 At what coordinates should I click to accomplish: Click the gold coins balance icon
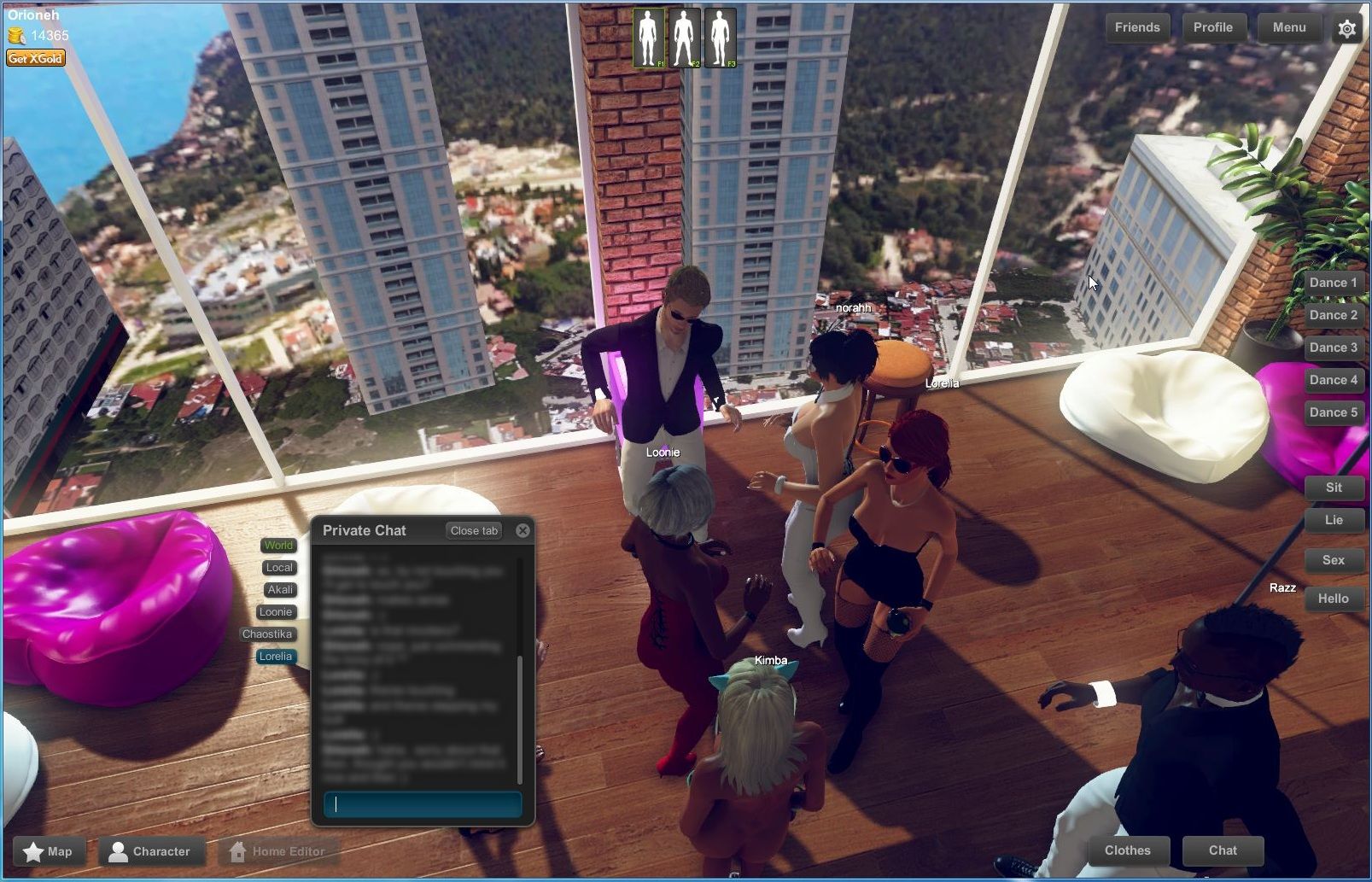coord(15,36)
